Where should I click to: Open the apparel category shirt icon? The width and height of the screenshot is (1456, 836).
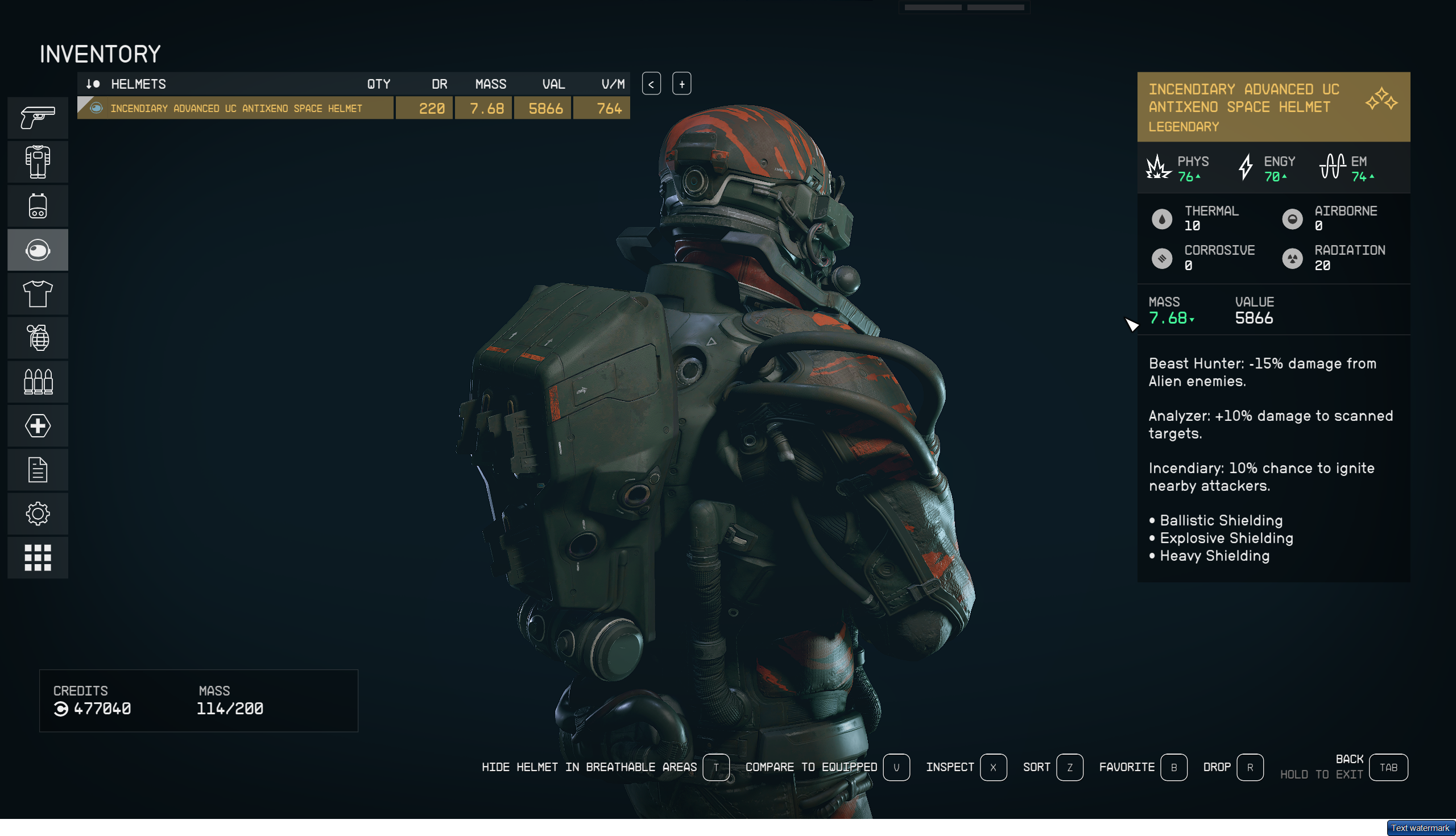38,293
